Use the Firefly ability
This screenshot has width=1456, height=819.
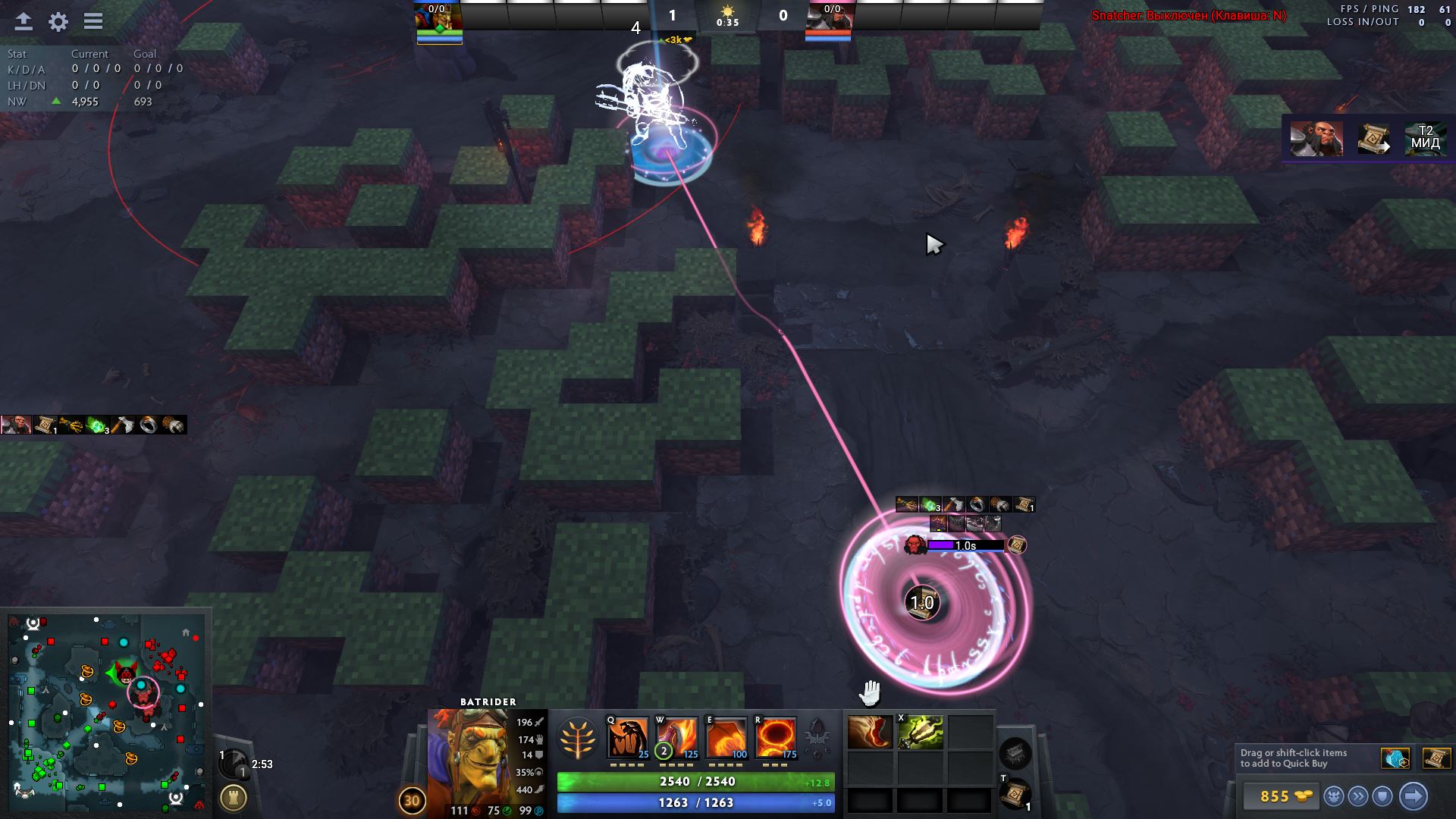coord(726,736)
